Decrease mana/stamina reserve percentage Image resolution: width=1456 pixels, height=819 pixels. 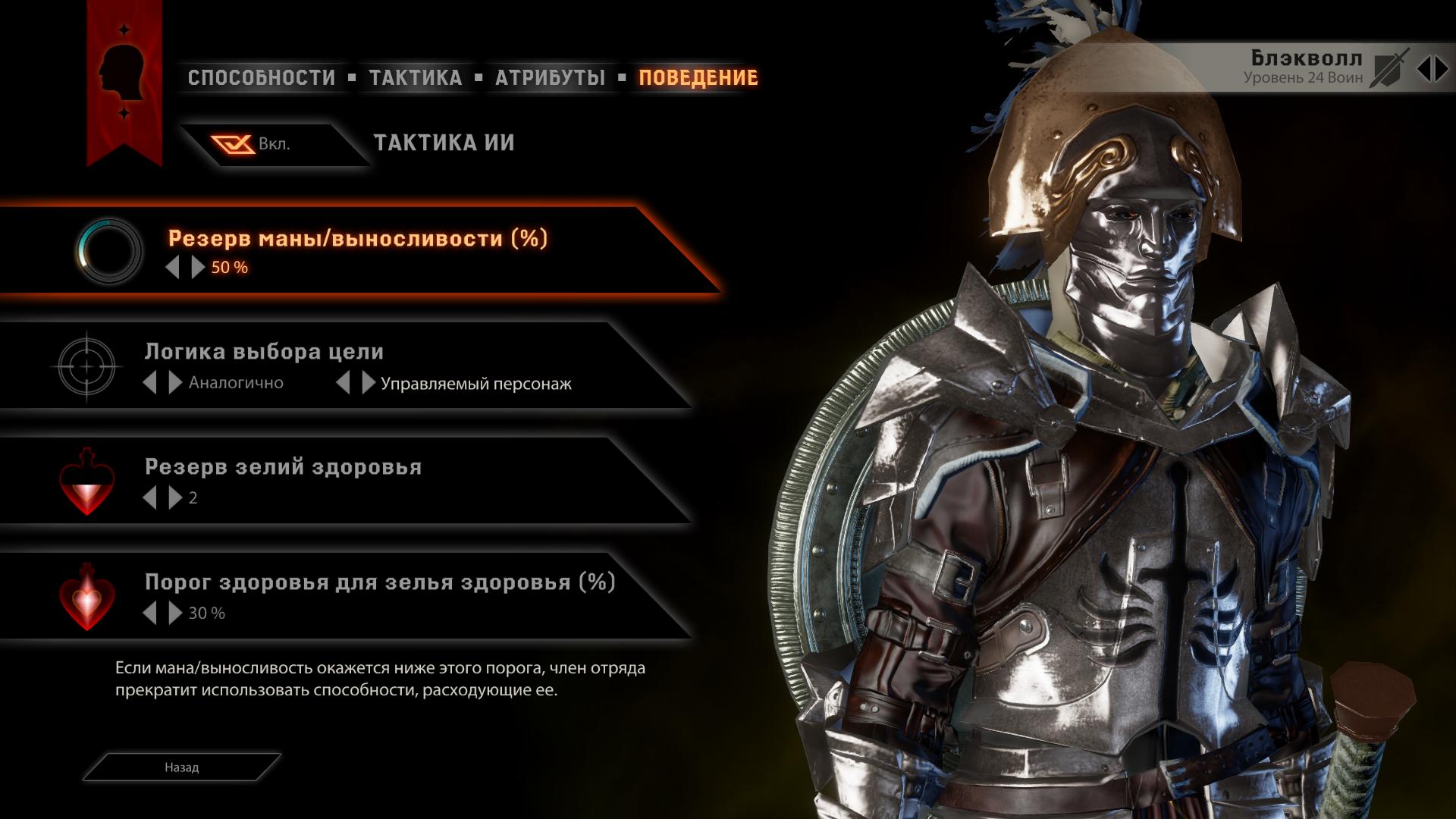(173, 267)
